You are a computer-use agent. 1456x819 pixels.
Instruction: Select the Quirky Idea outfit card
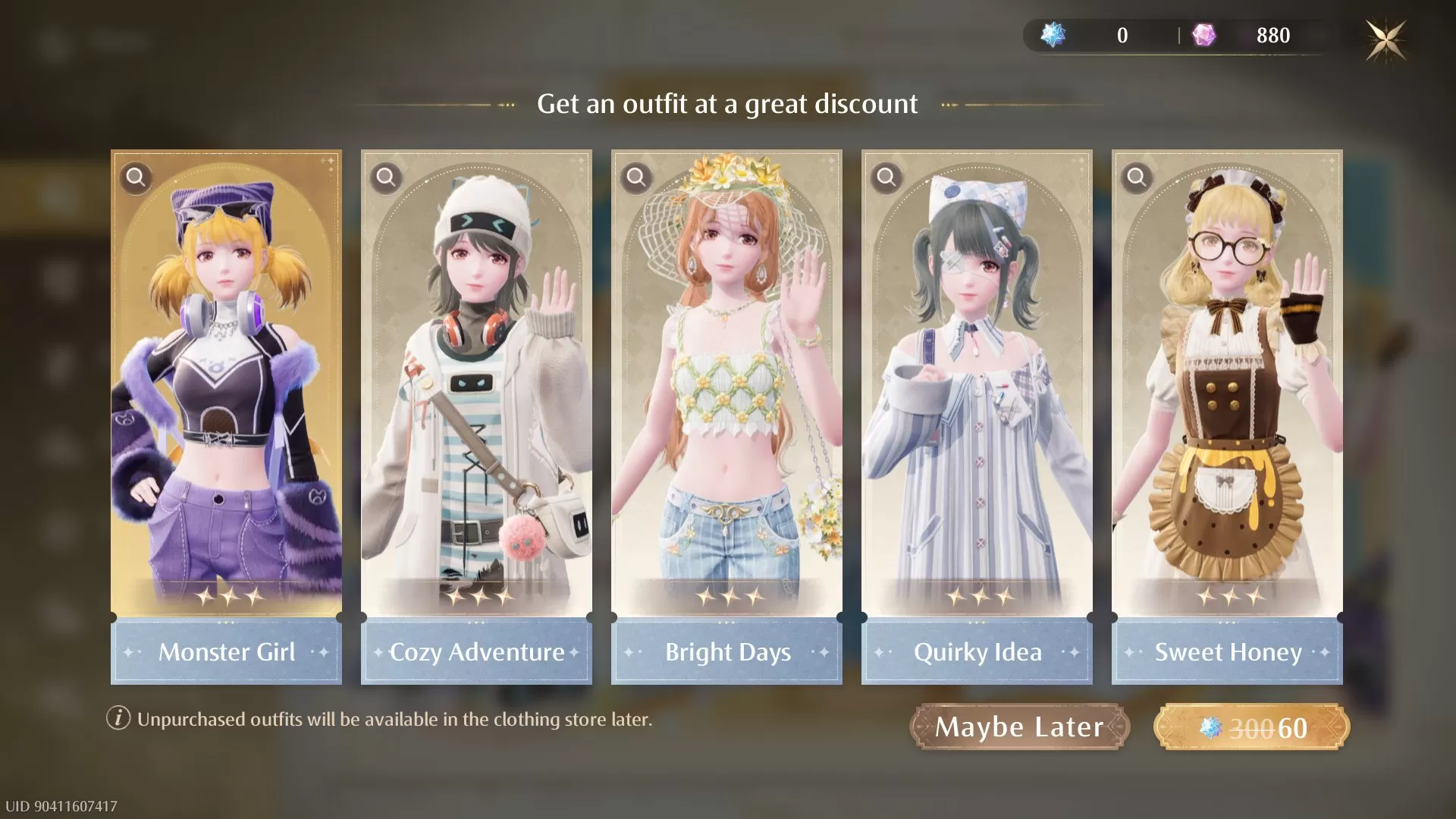click(976, 379)
